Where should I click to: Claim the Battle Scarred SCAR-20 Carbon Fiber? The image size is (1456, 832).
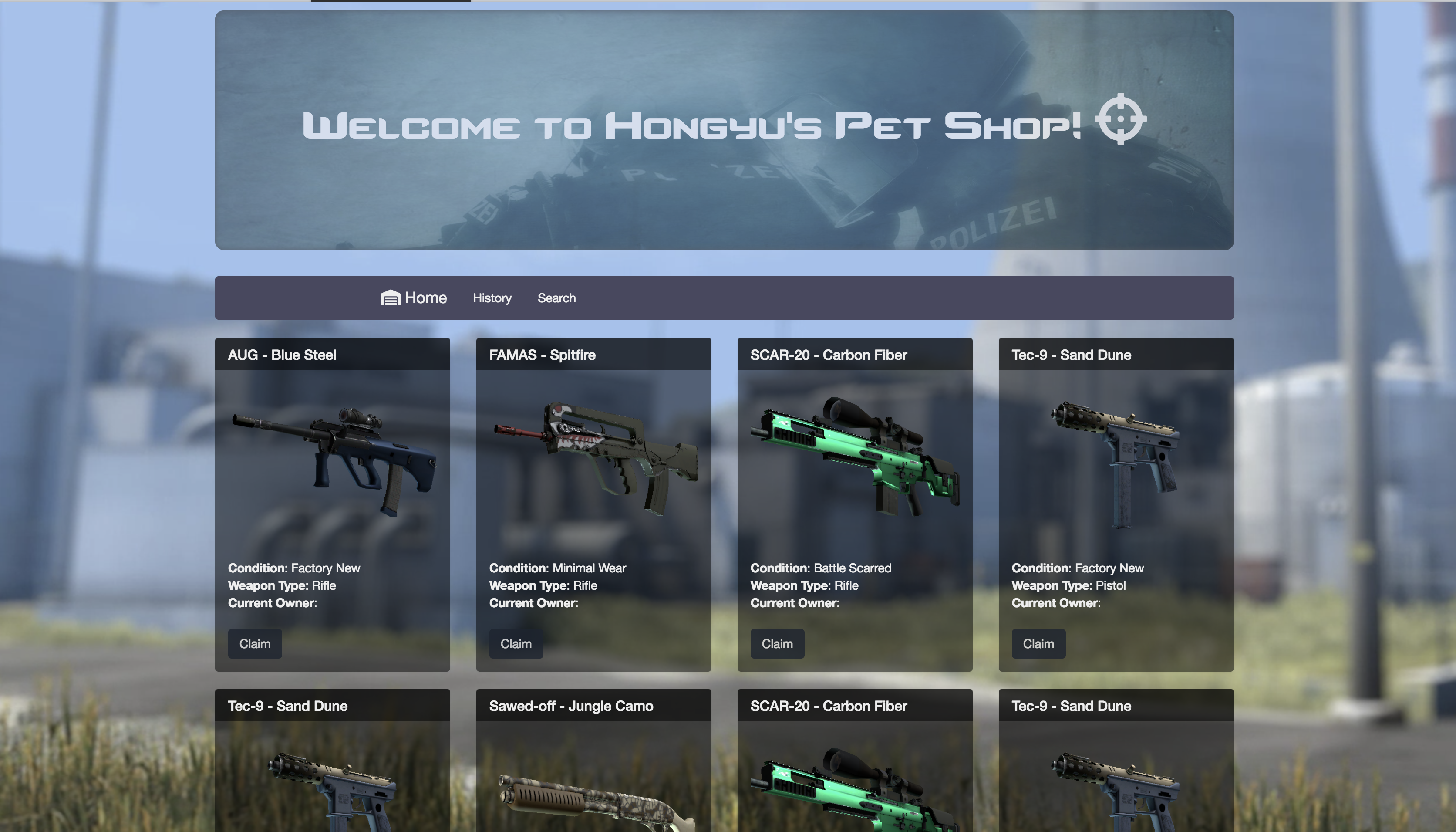click(x=776, y=643)
